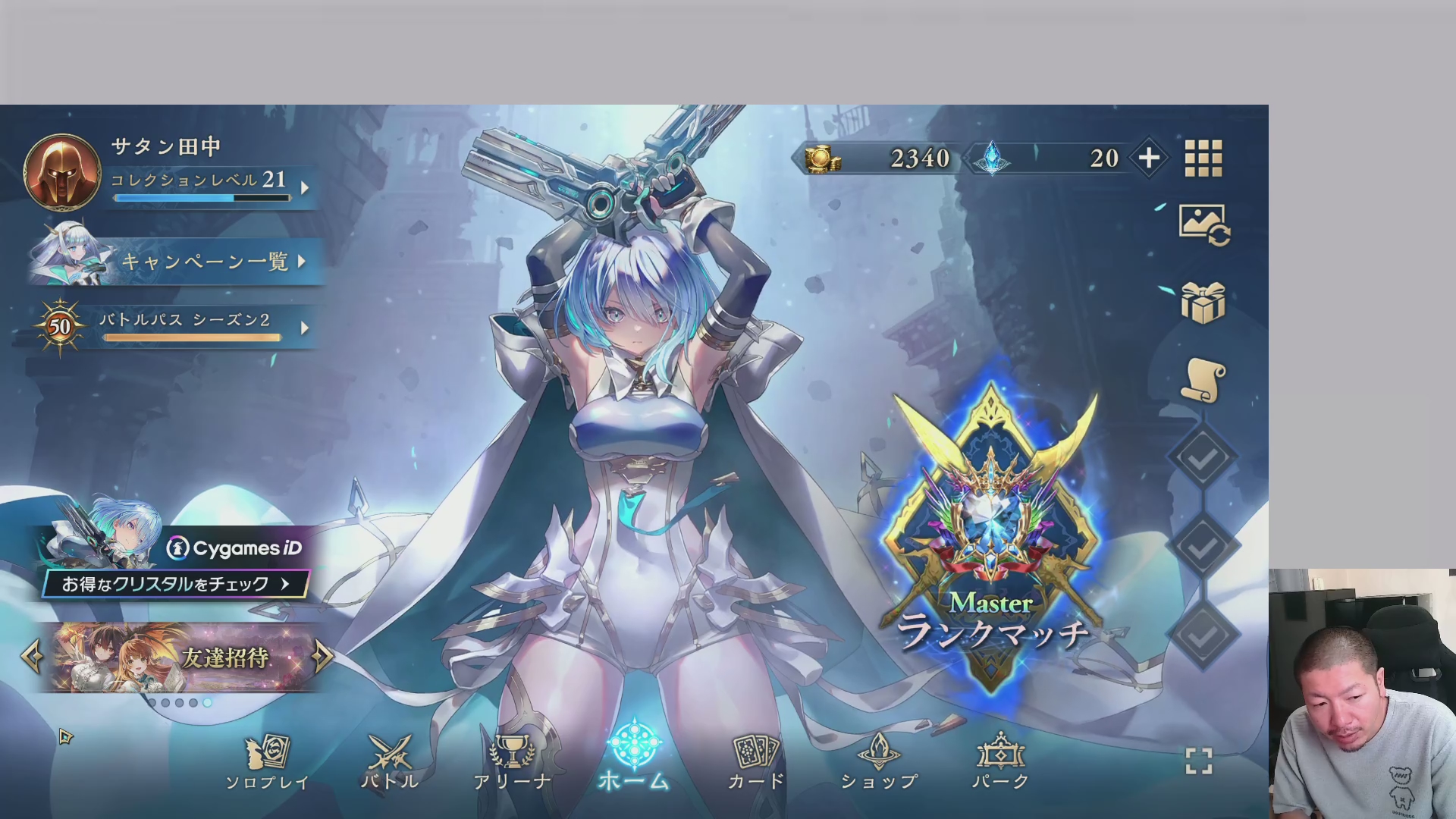Screen dimensions: 1456x819
Task: Open the player profile helmet avatar
Action: click(62, 172)
